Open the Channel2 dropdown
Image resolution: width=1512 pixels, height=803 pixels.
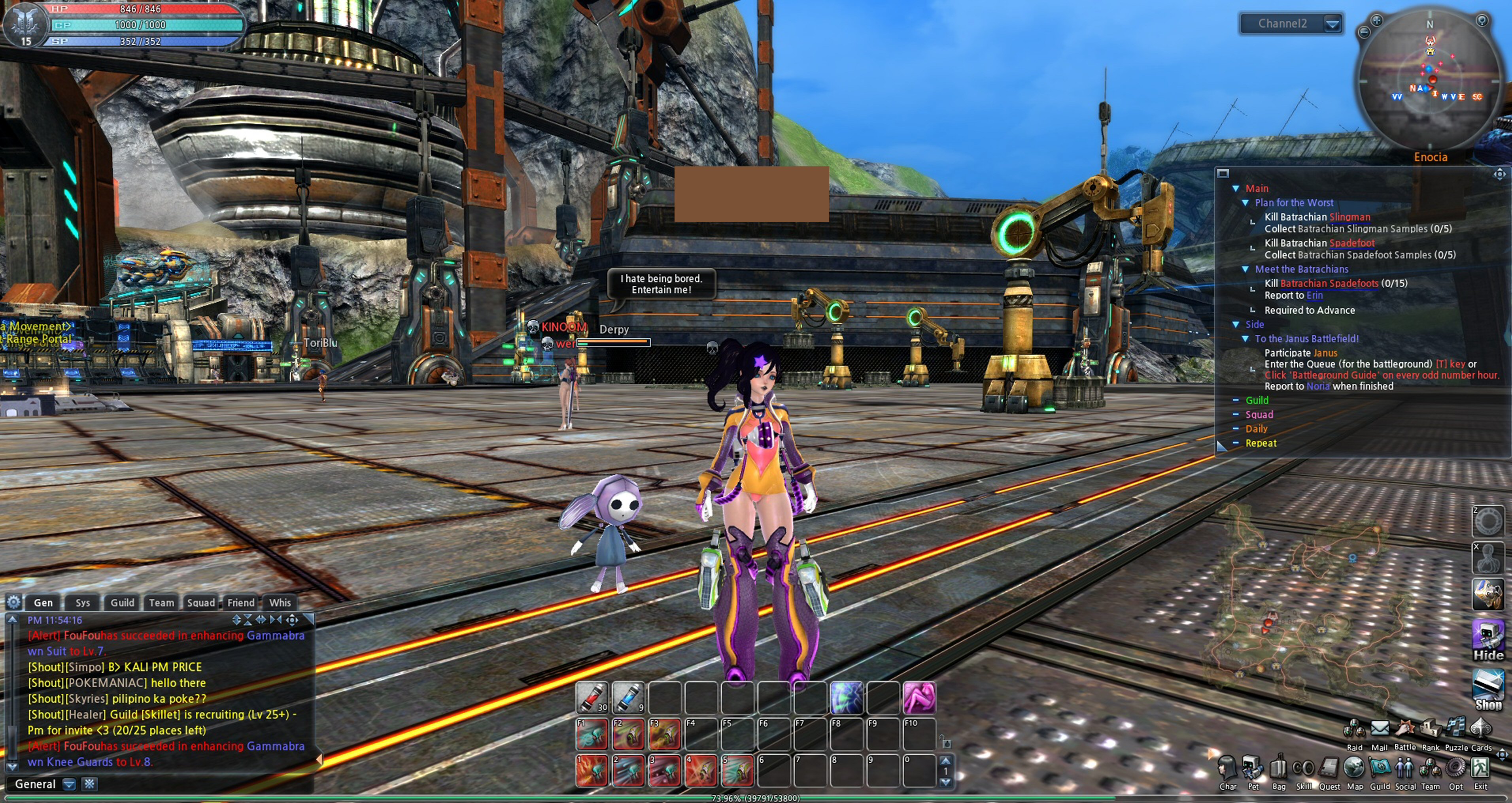1332,24
